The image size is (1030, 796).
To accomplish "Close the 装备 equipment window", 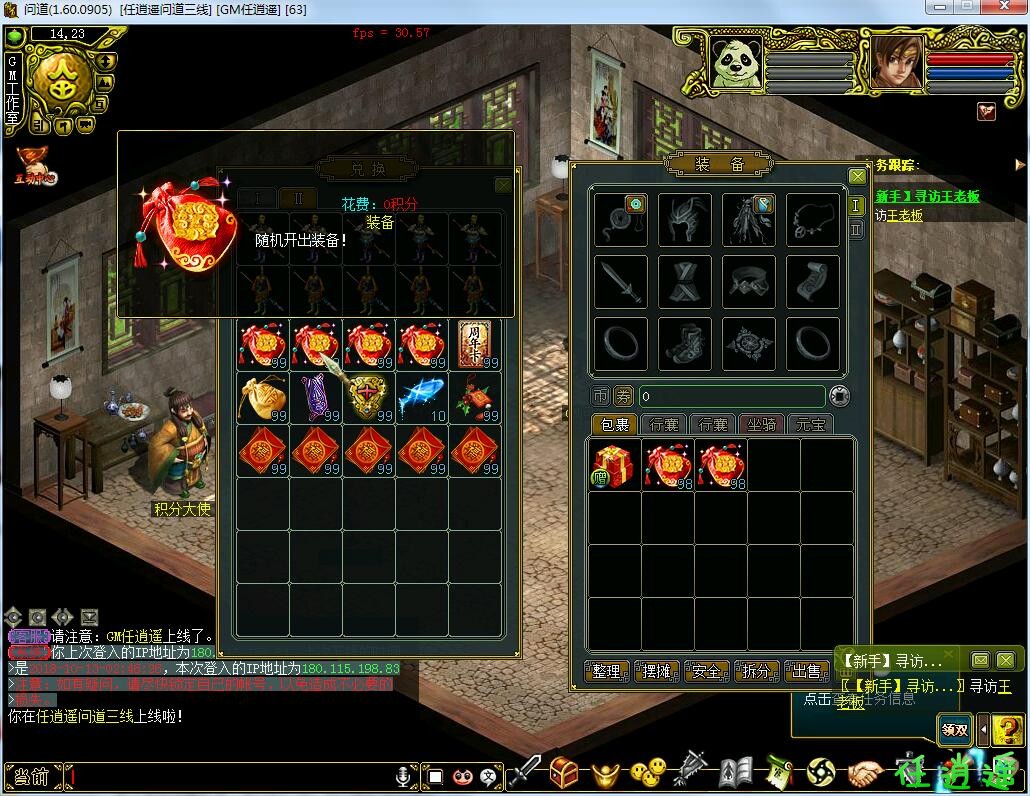I will tap(857, 177).
